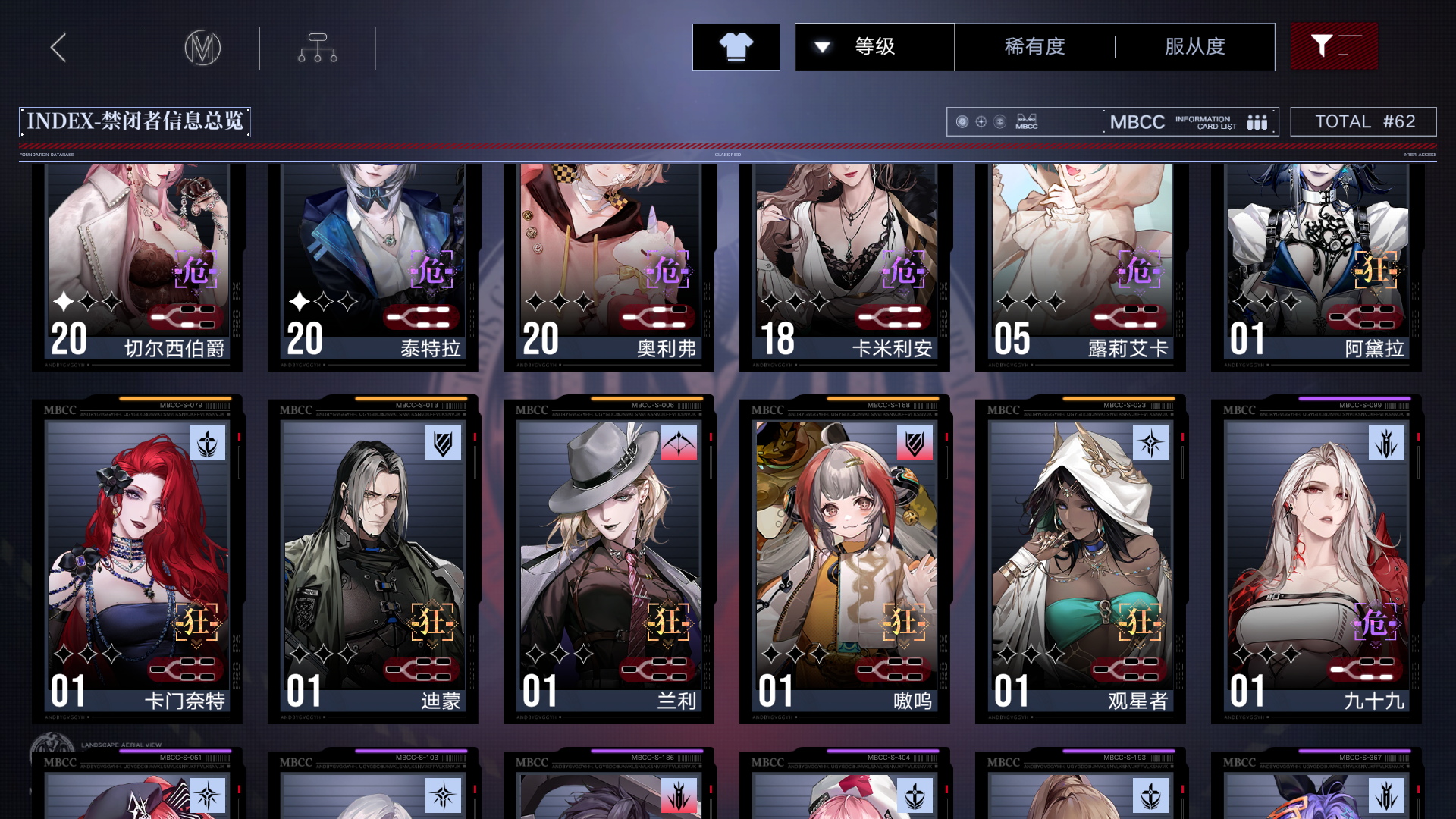The height and width of the screenshot is (819, 1456).
Task: Open the 等级 sorting dropdown
Action: (x=874, y=46)
